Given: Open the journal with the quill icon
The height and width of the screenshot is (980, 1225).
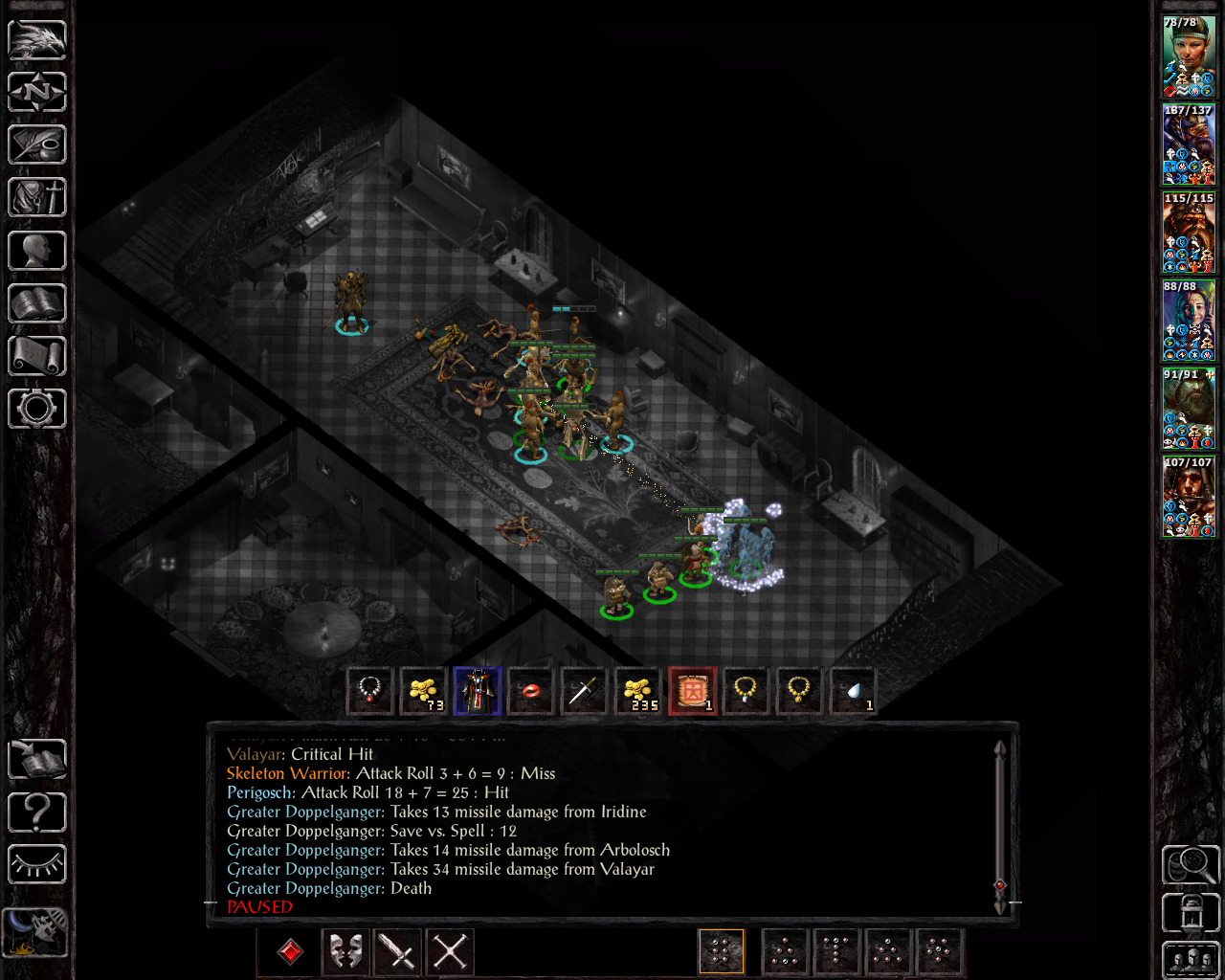Looking at the screenshot, I should click(37, 145).
